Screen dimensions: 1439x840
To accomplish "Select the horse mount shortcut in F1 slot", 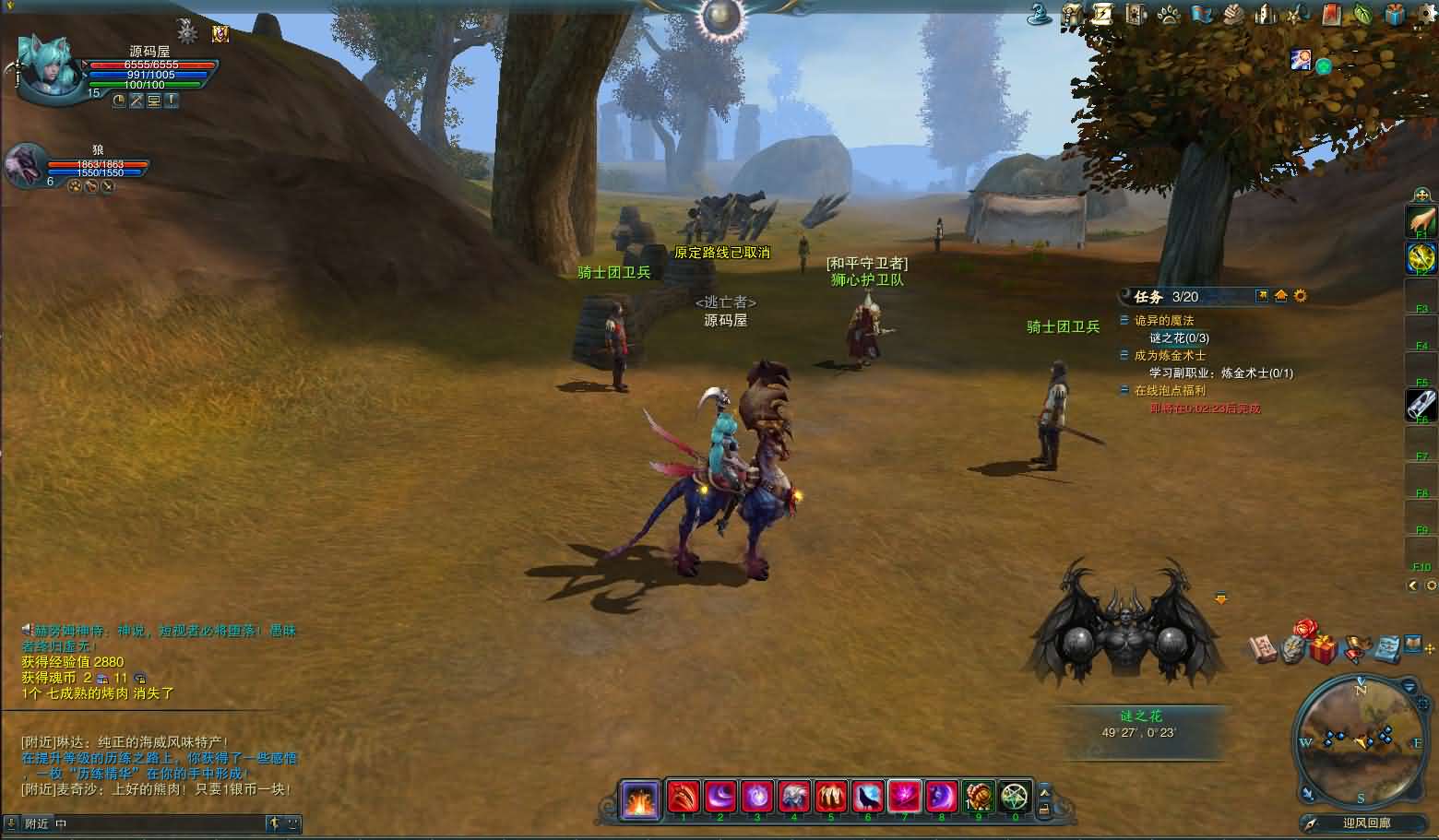I will [1421, 221].
